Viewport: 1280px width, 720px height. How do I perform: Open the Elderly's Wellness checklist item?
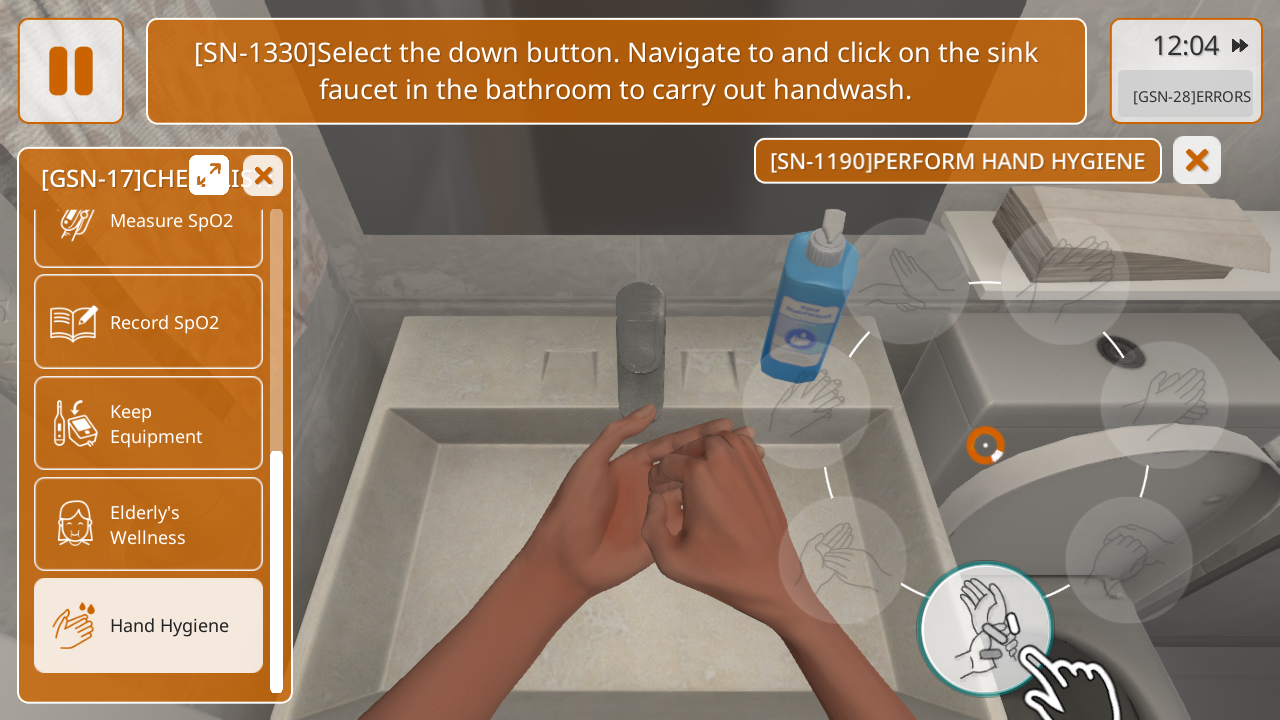pos(148,524)
